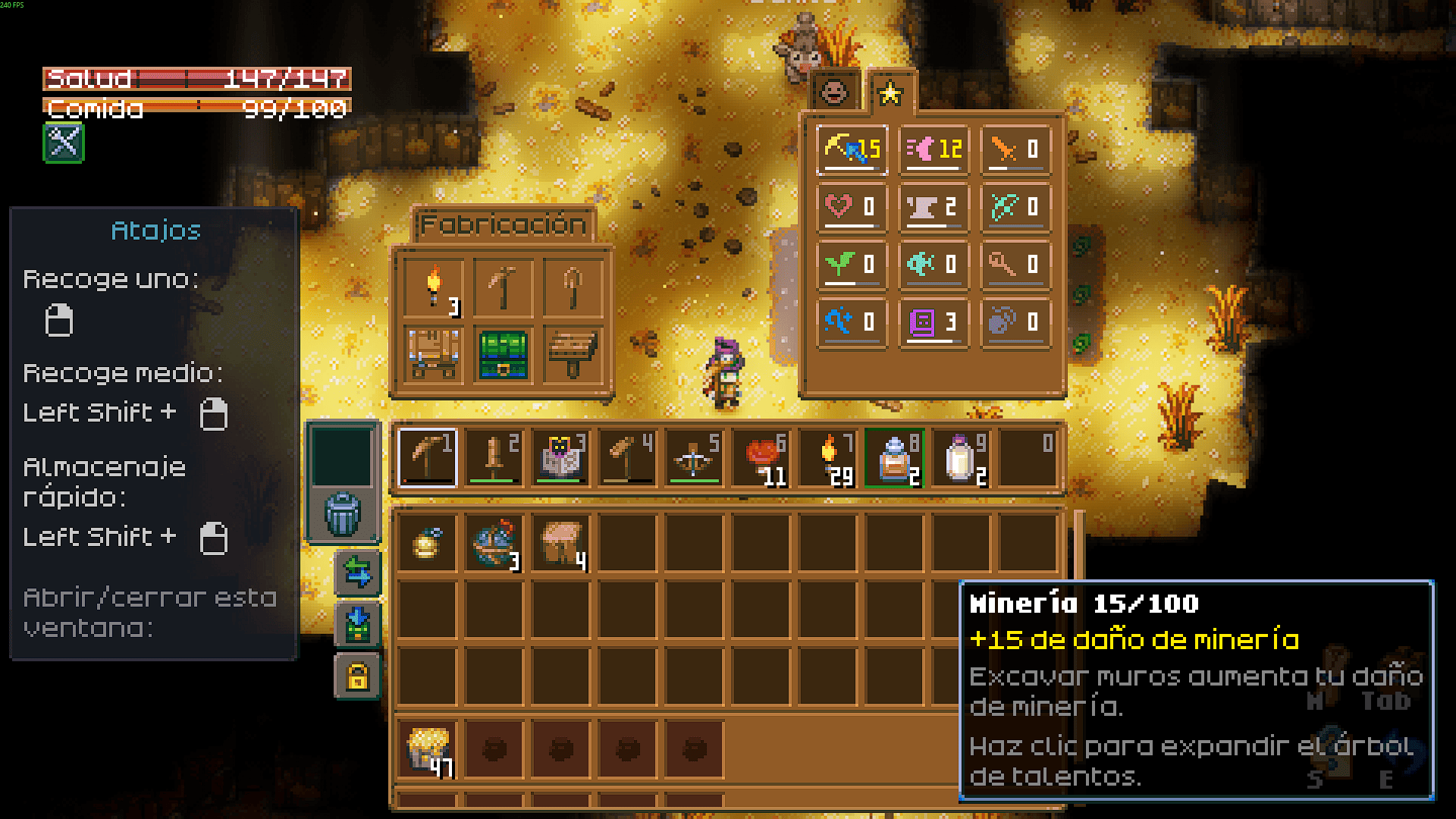Select the workbench crafting recipe

(434, 354)
